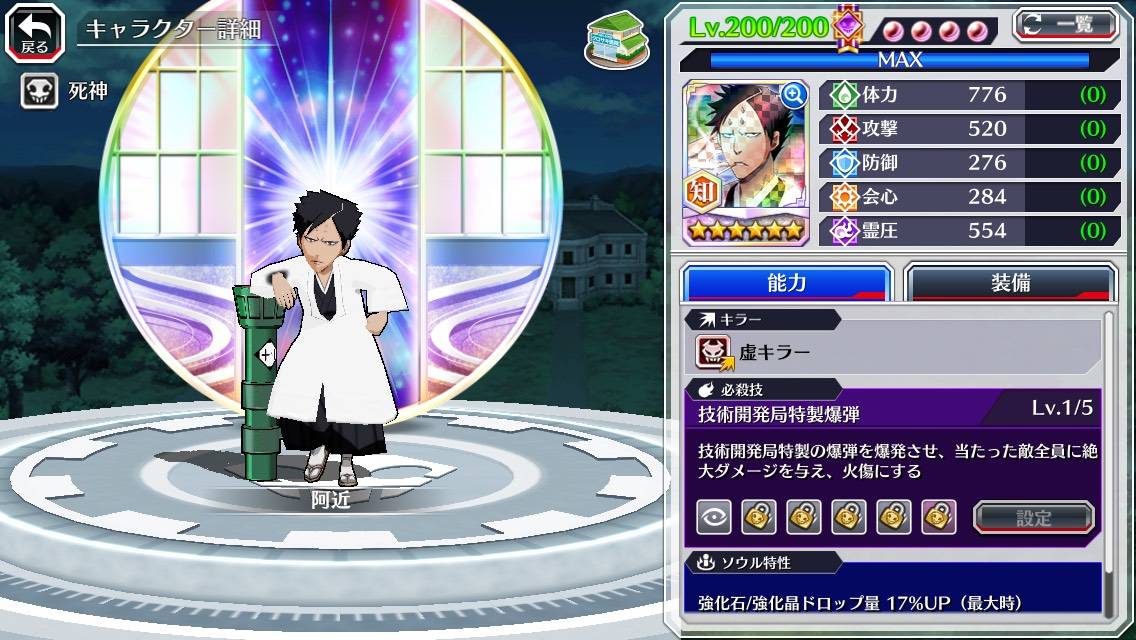Screen dimensions: 1136x640
Task: Switch to the 能力 tab
Action: [786, 283]
